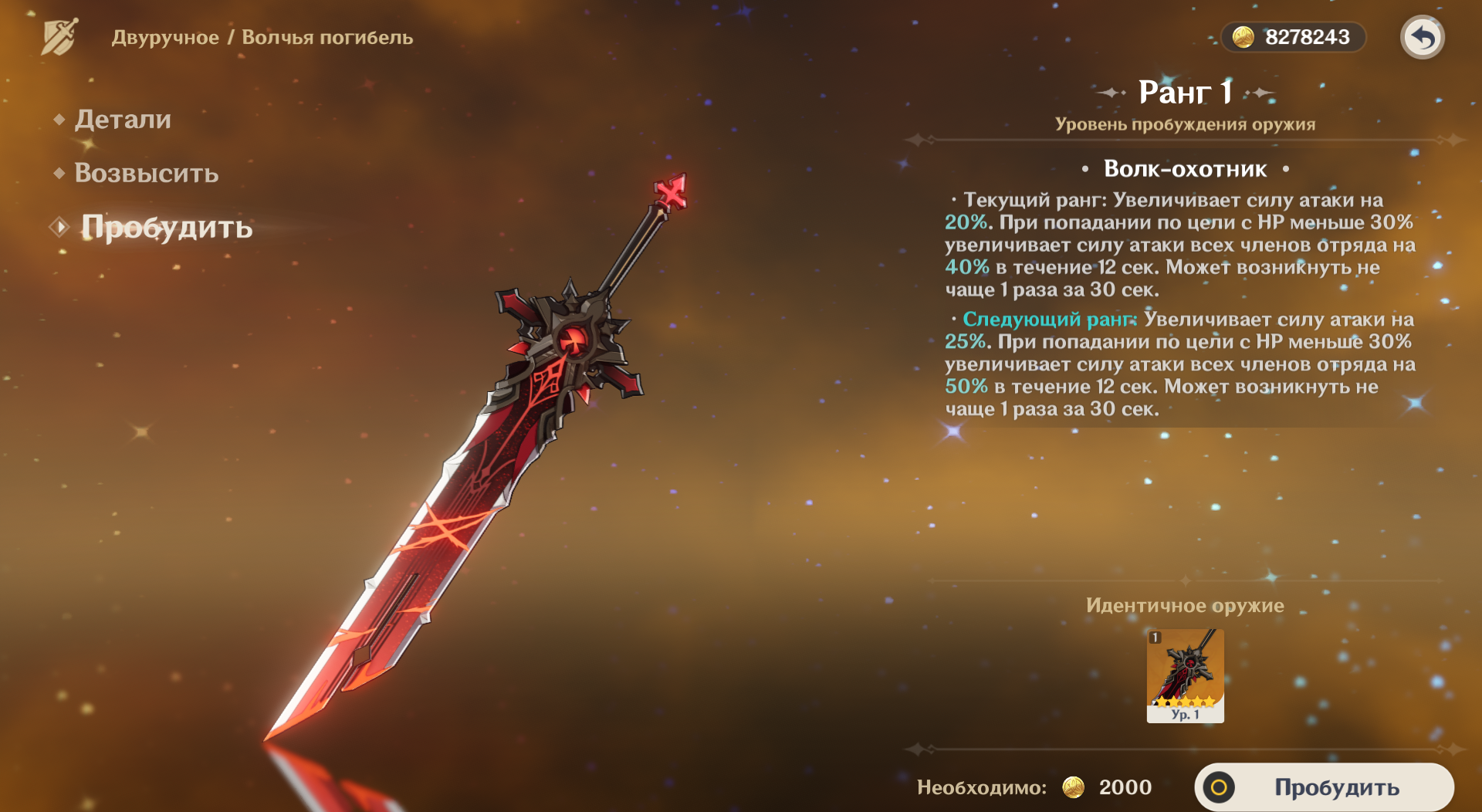Confirm awakening with the Пробудить button
The image size is (1482, 812).
[x=1325, y=787]
